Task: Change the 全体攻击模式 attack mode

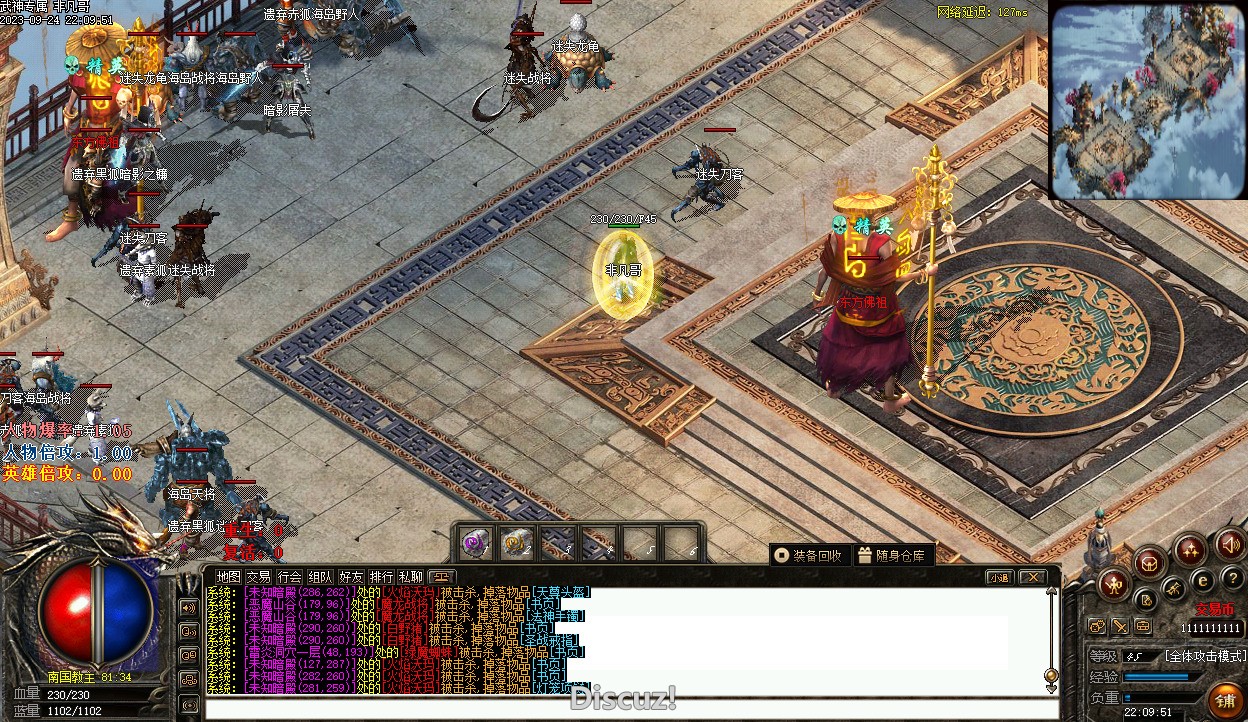Action: 1205,656
